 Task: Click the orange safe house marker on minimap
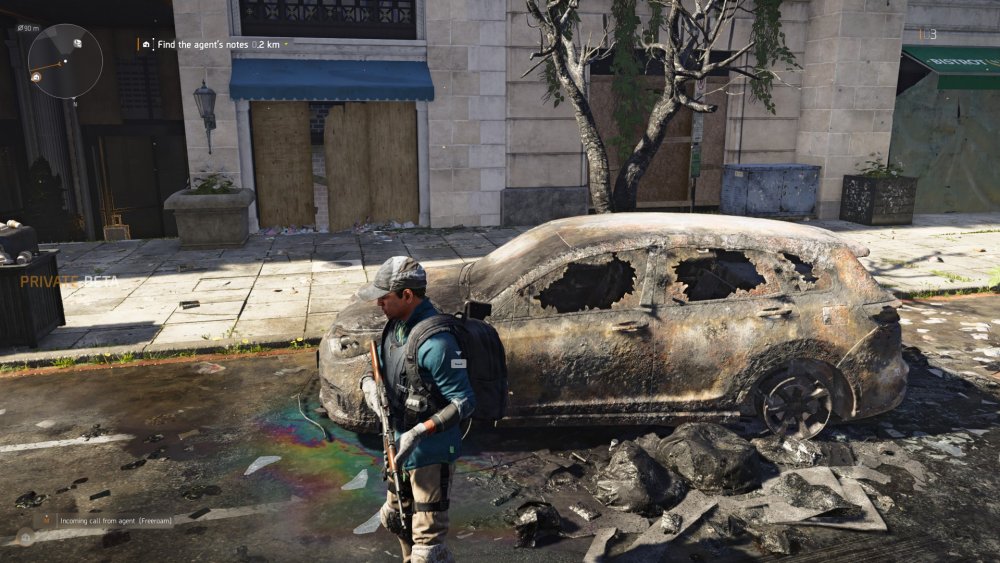pyautogui.click(x=35, y=76)
